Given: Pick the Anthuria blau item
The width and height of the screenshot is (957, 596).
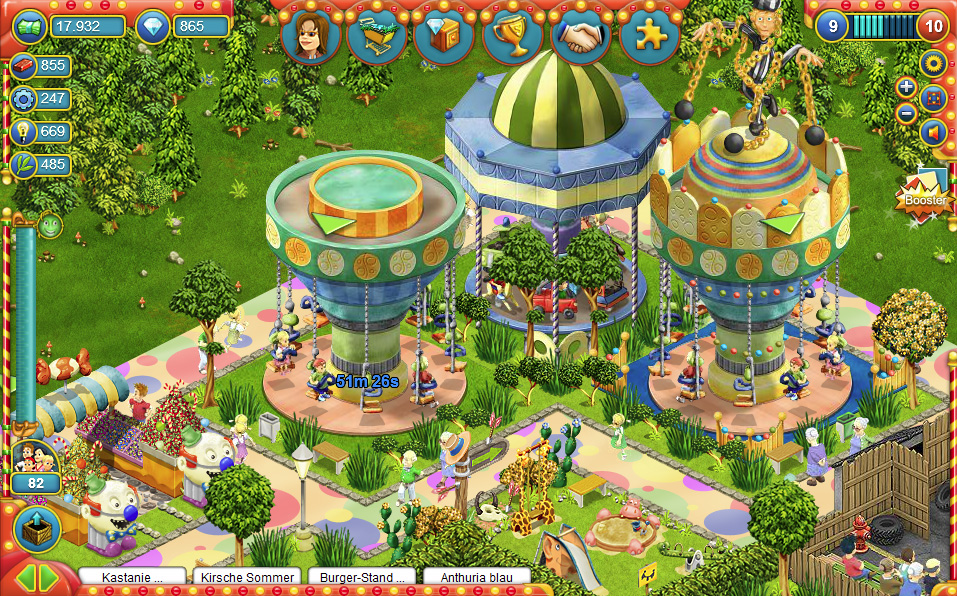Looking at the screenshot, I should tap(477, 577).
